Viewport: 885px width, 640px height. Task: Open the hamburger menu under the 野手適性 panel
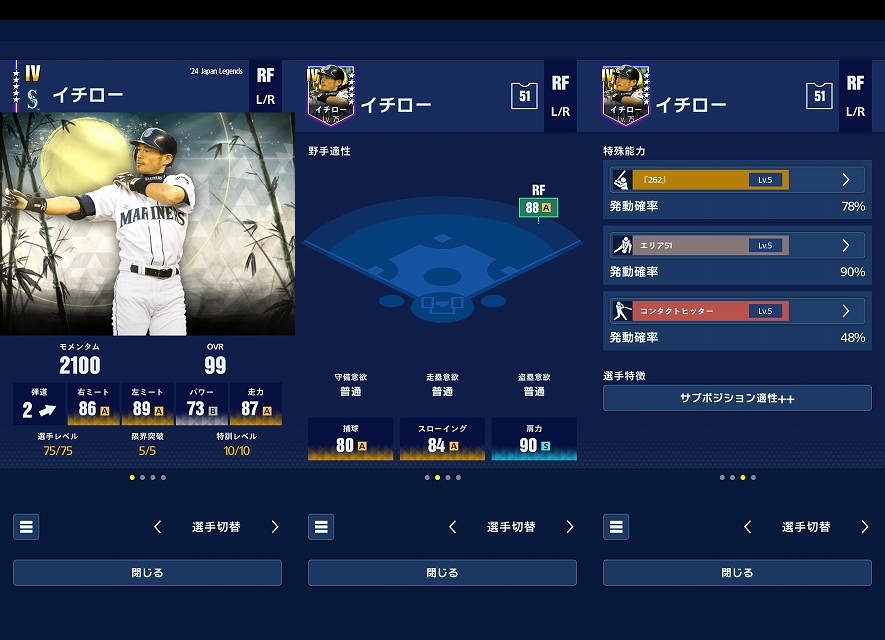pos(321,527)
